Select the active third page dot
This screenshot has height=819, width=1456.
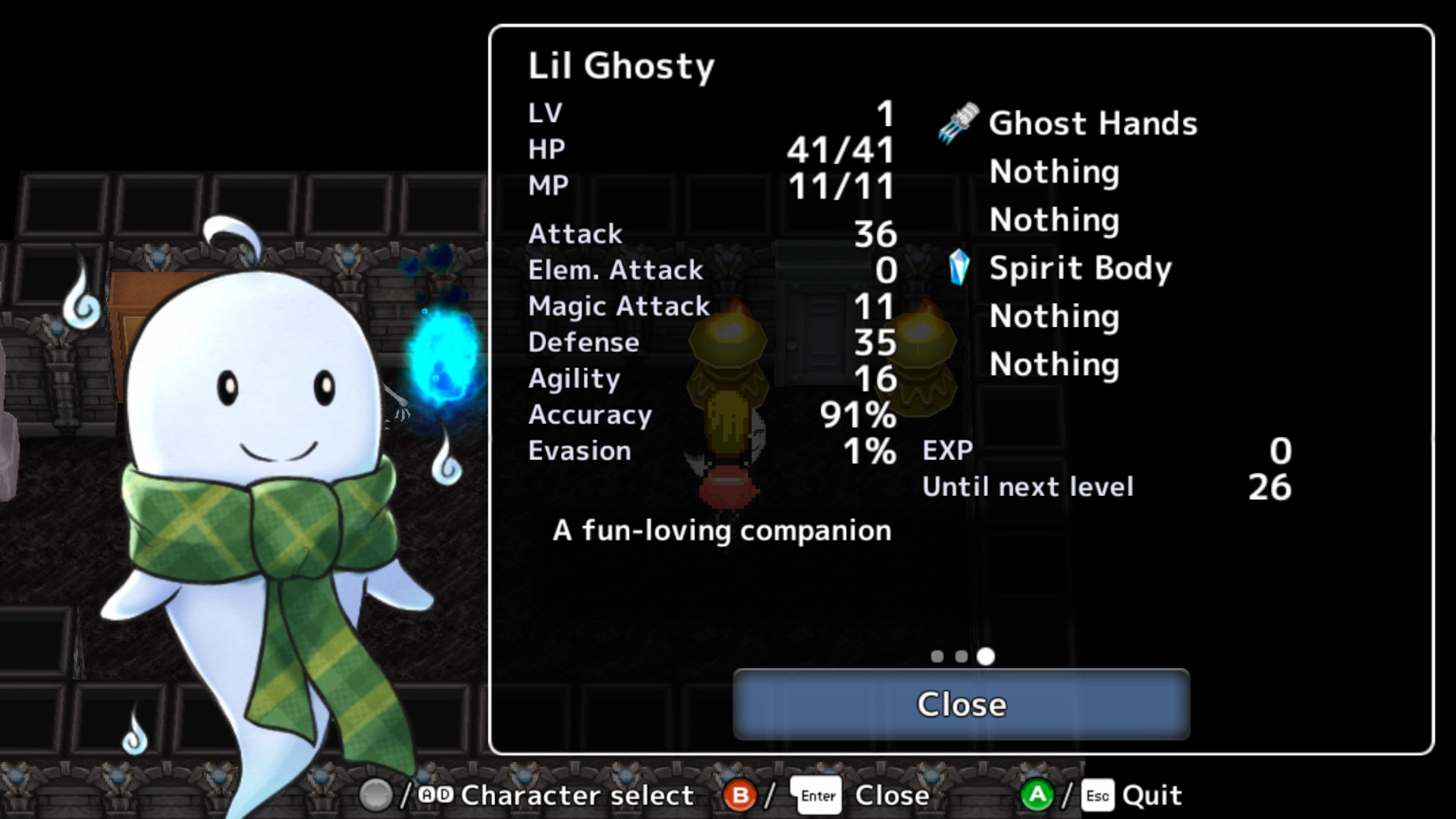[986, 657]
